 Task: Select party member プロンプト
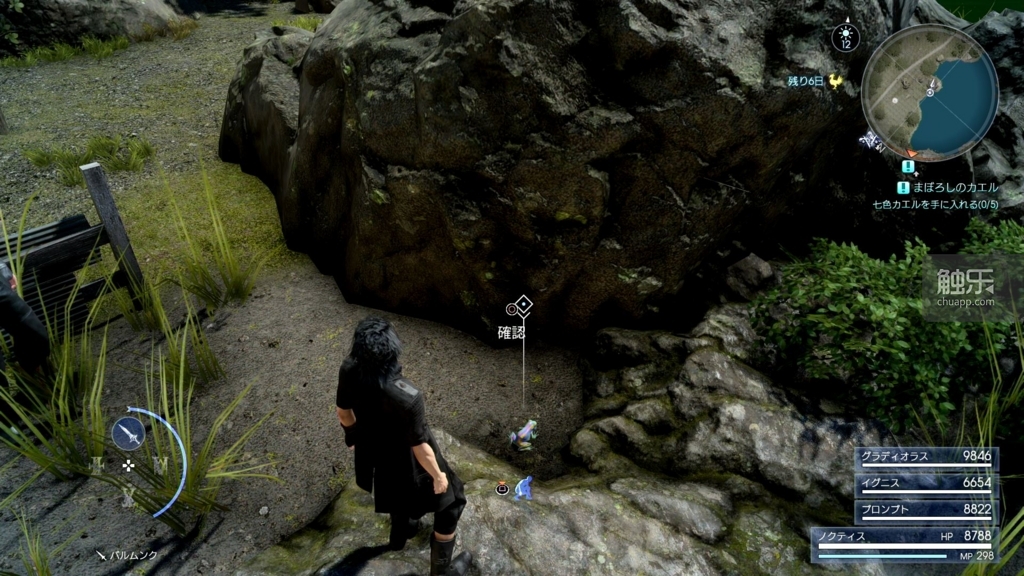point(926,508)
